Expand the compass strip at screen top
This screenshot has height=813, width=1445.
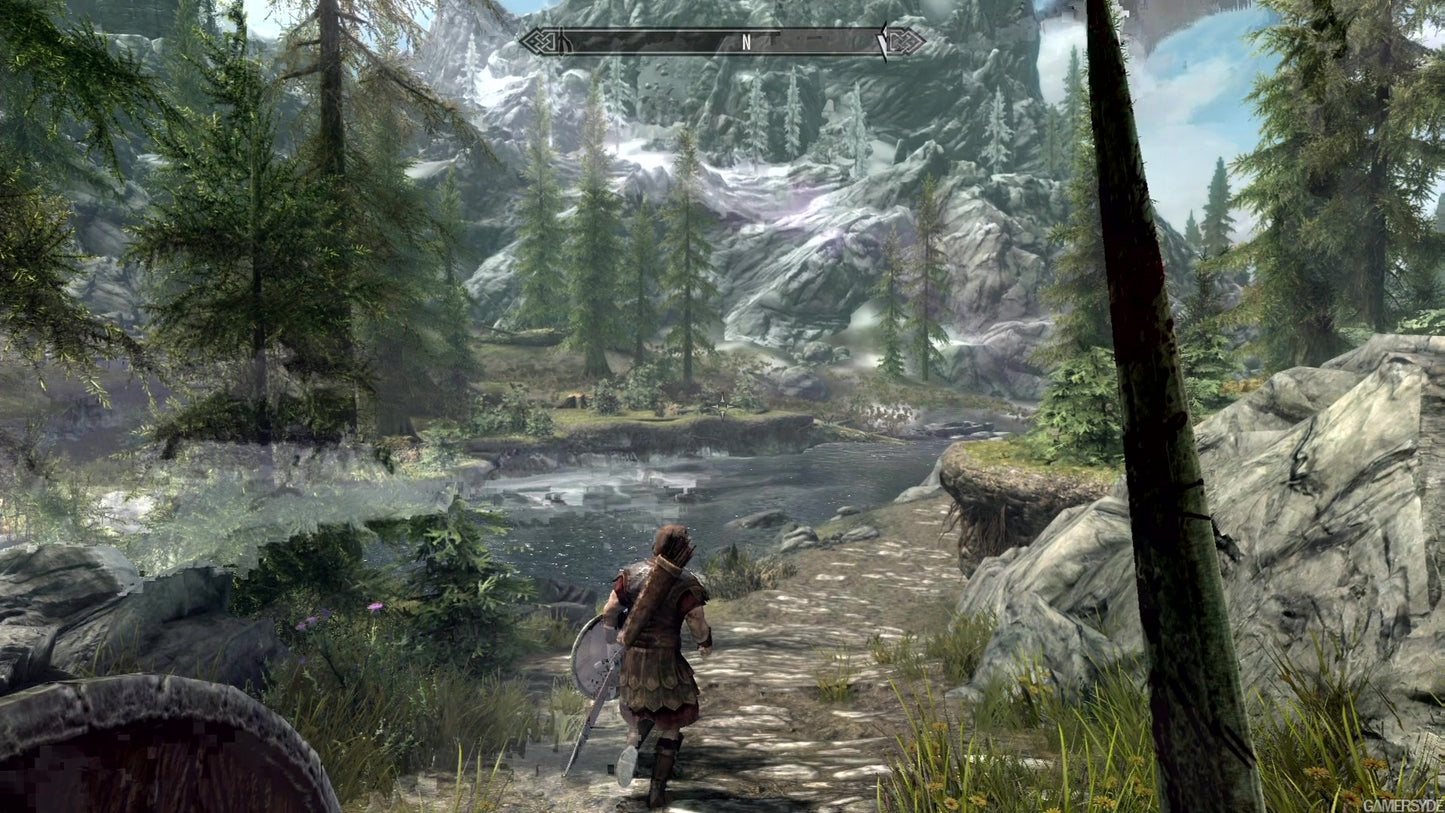click(x=720, y=41)
